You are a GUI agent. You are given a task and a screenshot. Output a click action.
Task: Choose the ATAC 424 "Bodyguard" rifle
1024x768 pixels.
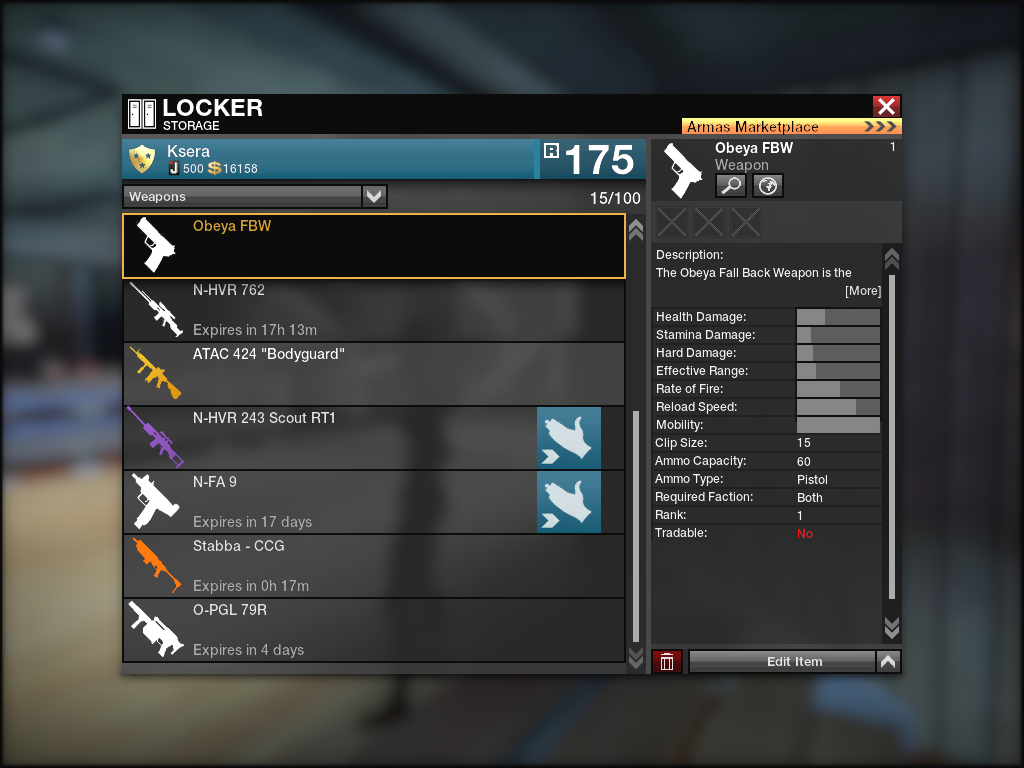(373, 374)
